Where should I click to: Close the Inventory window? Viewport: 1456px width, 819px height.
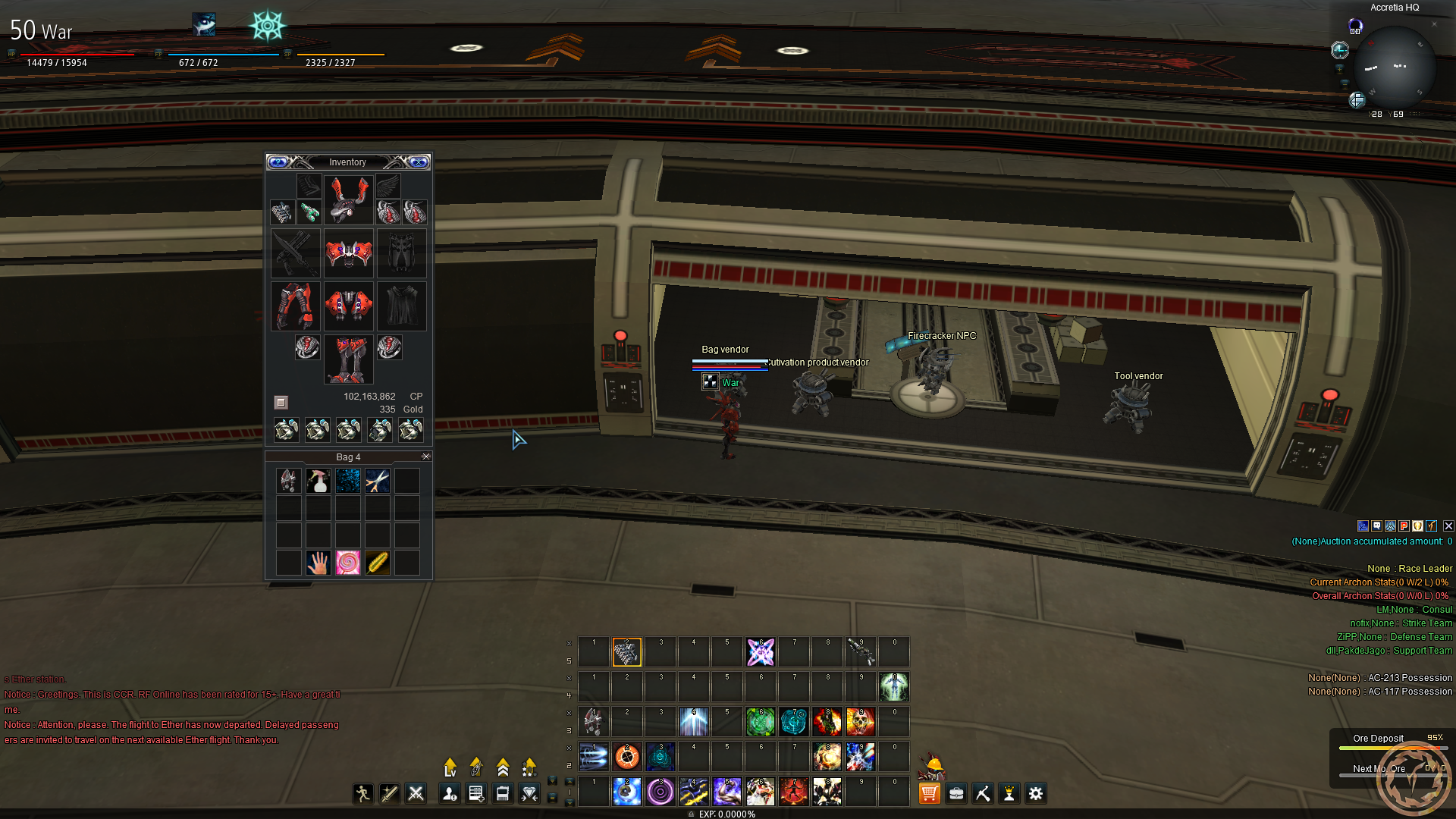[x=419, y=162]
